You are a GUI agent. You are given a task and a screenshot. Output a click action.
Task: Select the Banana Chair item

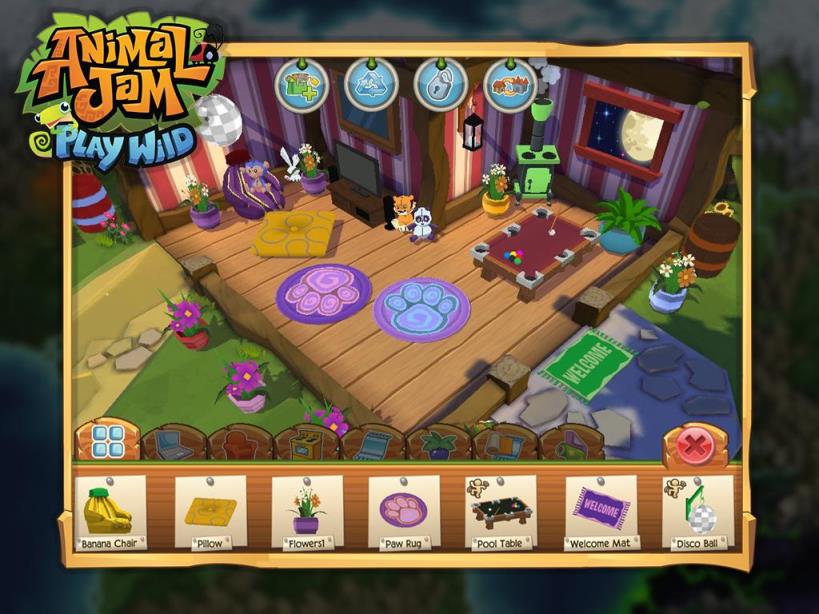109,512
